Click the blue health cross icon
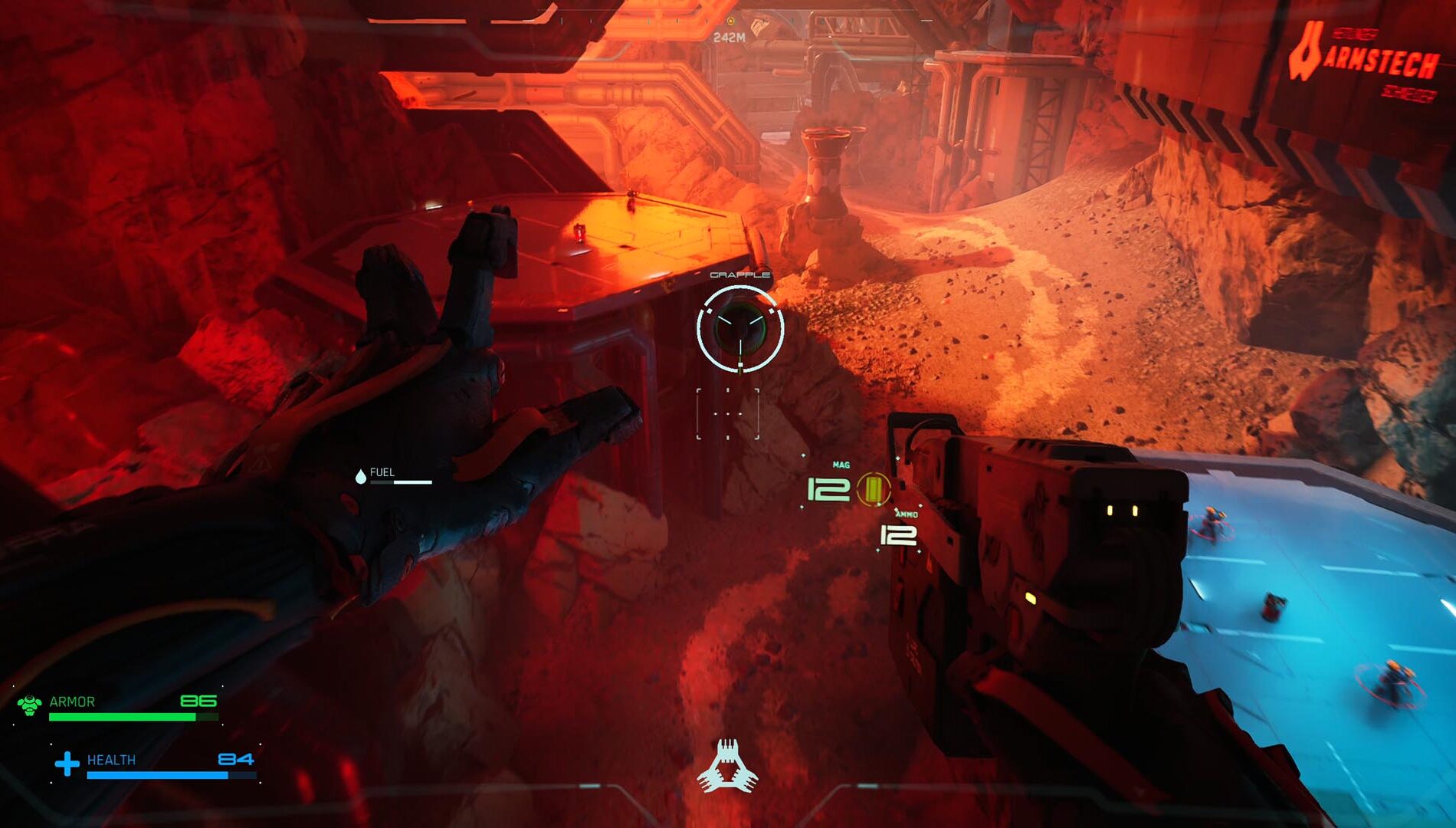The height and width of the screenshot is (828, 1456). 67,763
